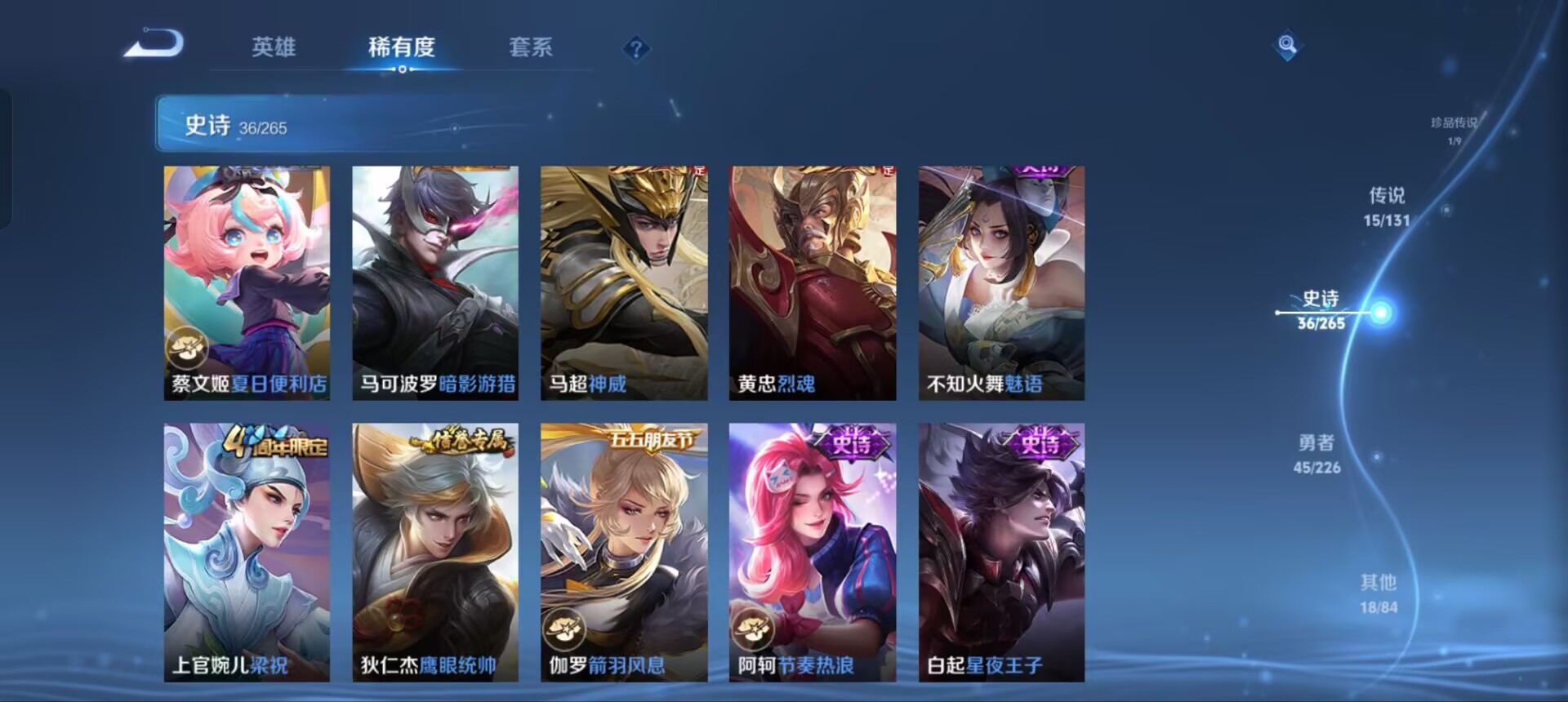Open the 马可波罗暗影游猎 skin thumbnail
Image resolution: width=1568 pixels, height=702 pixels.
[434, 282]
